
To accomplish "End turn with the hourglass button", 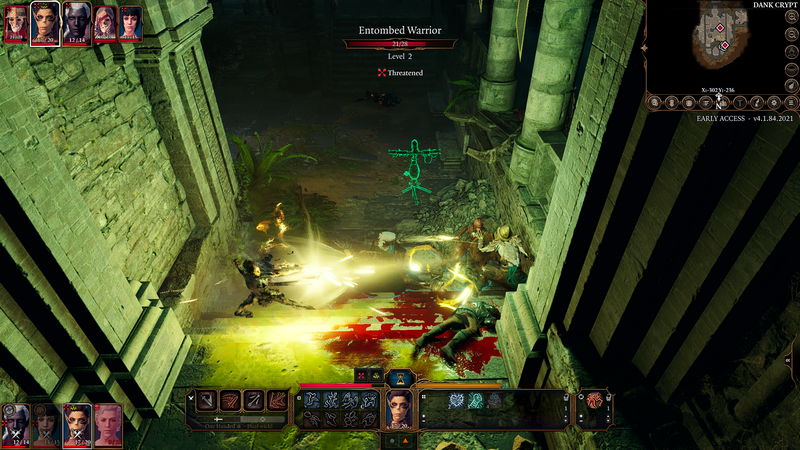I will pyautogui.click(x=401, y=377).
